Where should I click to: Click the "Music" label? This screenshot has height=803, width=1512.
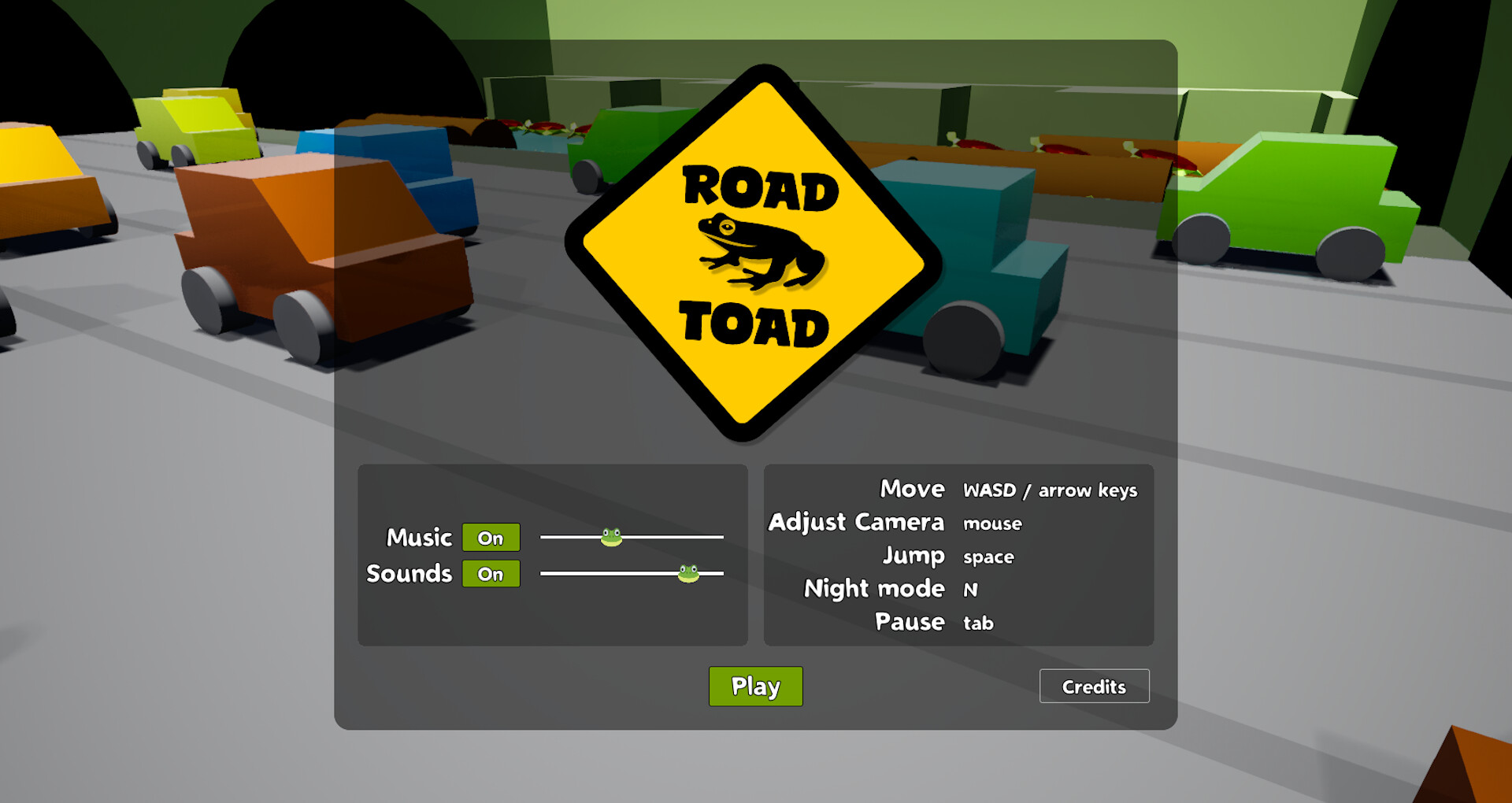point(419,536)
